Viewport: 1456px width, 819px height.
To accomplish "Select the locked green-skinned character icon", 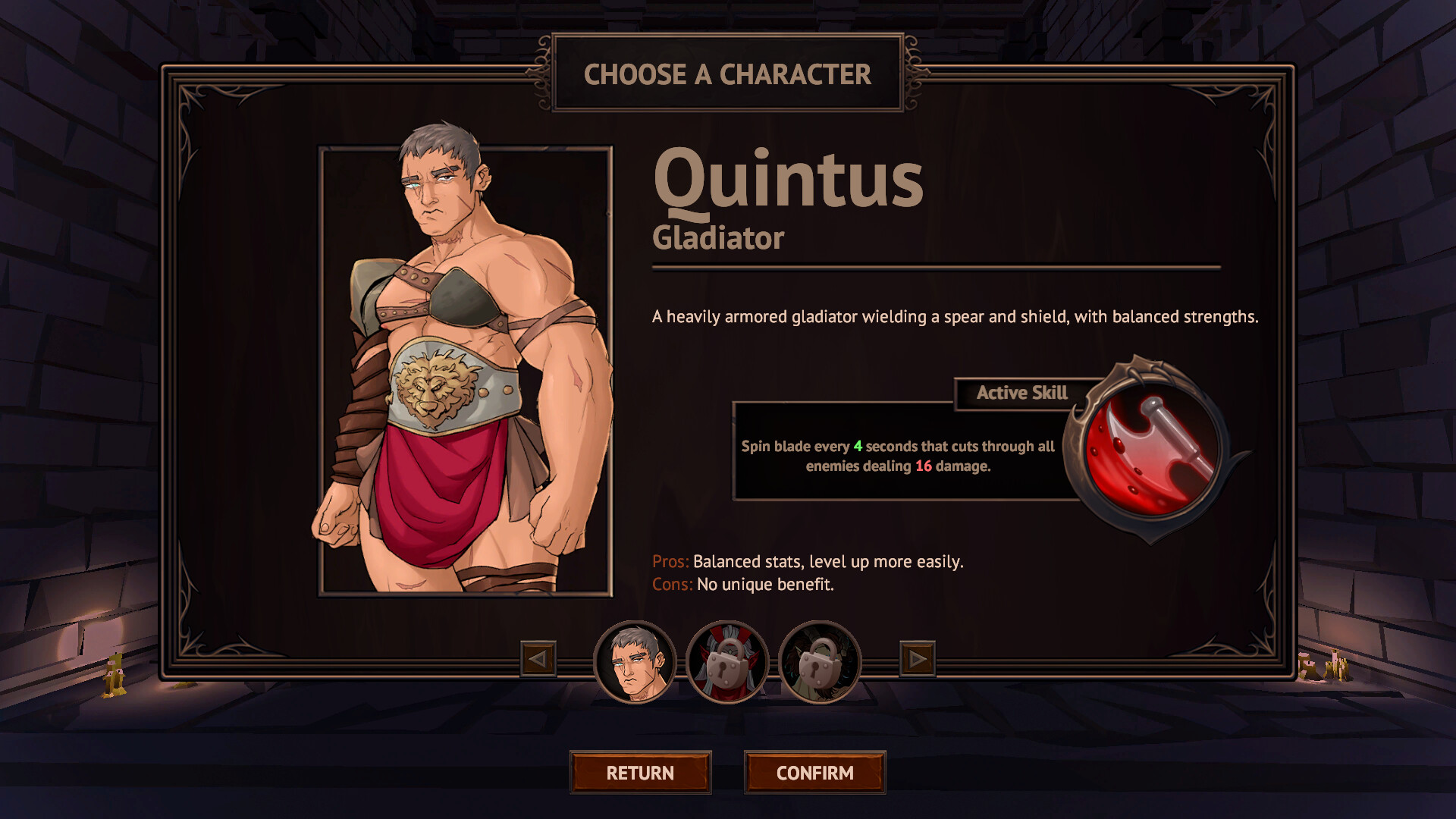I will (x=817, y=662).
